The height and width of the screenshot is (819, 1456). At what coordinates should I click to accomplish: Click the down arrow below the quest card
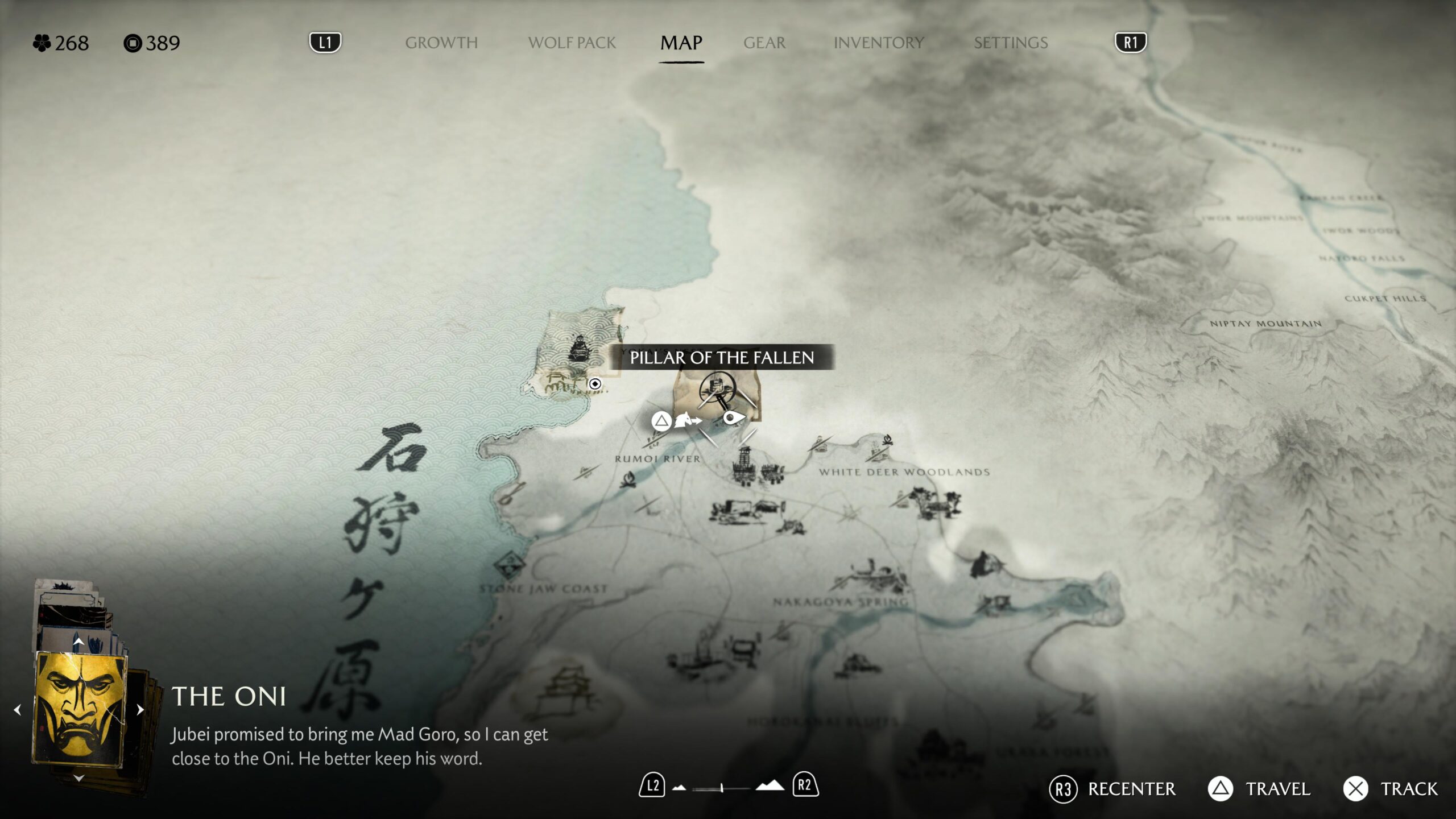79,777
